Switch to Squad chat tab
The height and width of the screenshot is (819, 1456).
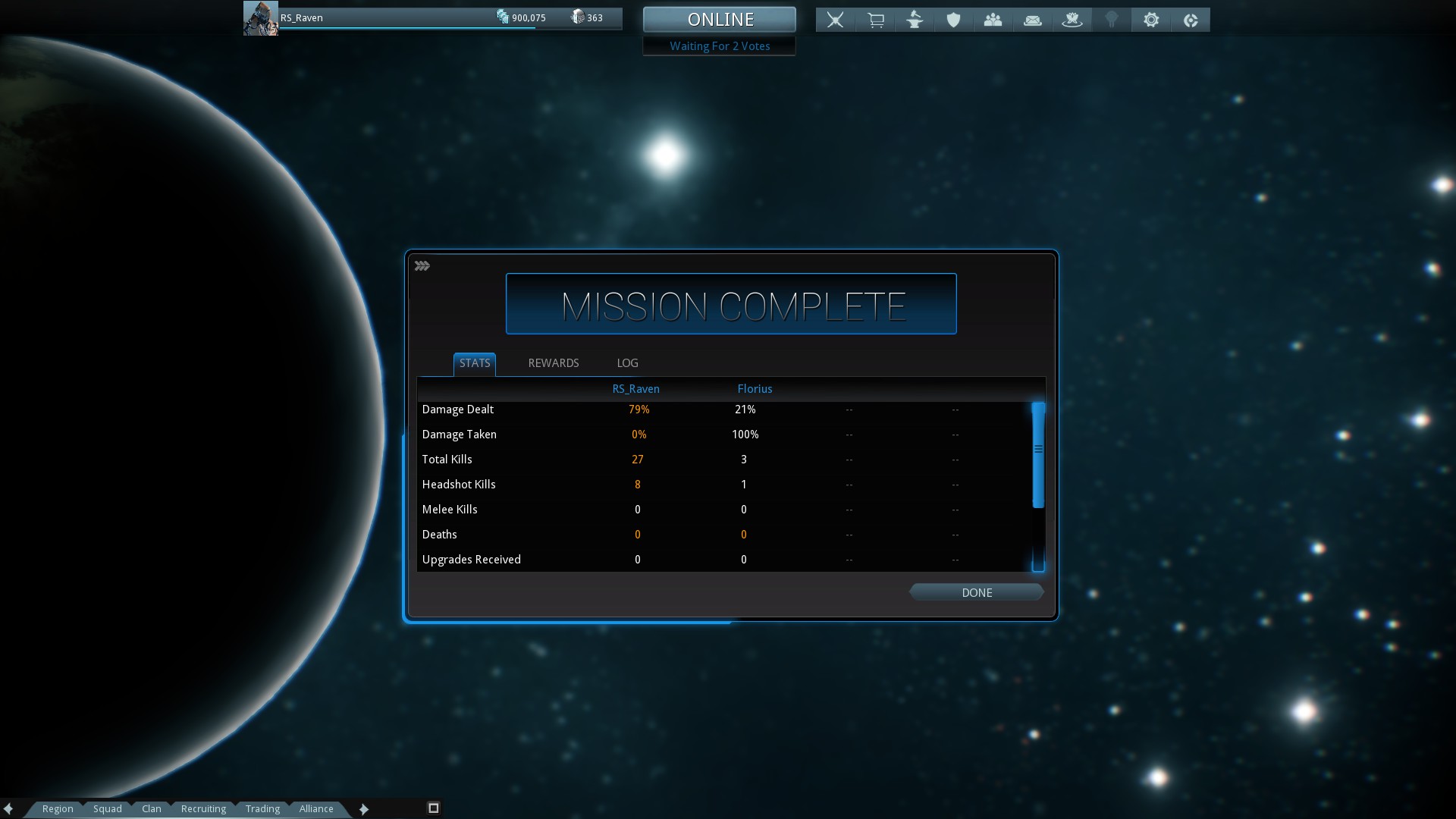point(108,809)
